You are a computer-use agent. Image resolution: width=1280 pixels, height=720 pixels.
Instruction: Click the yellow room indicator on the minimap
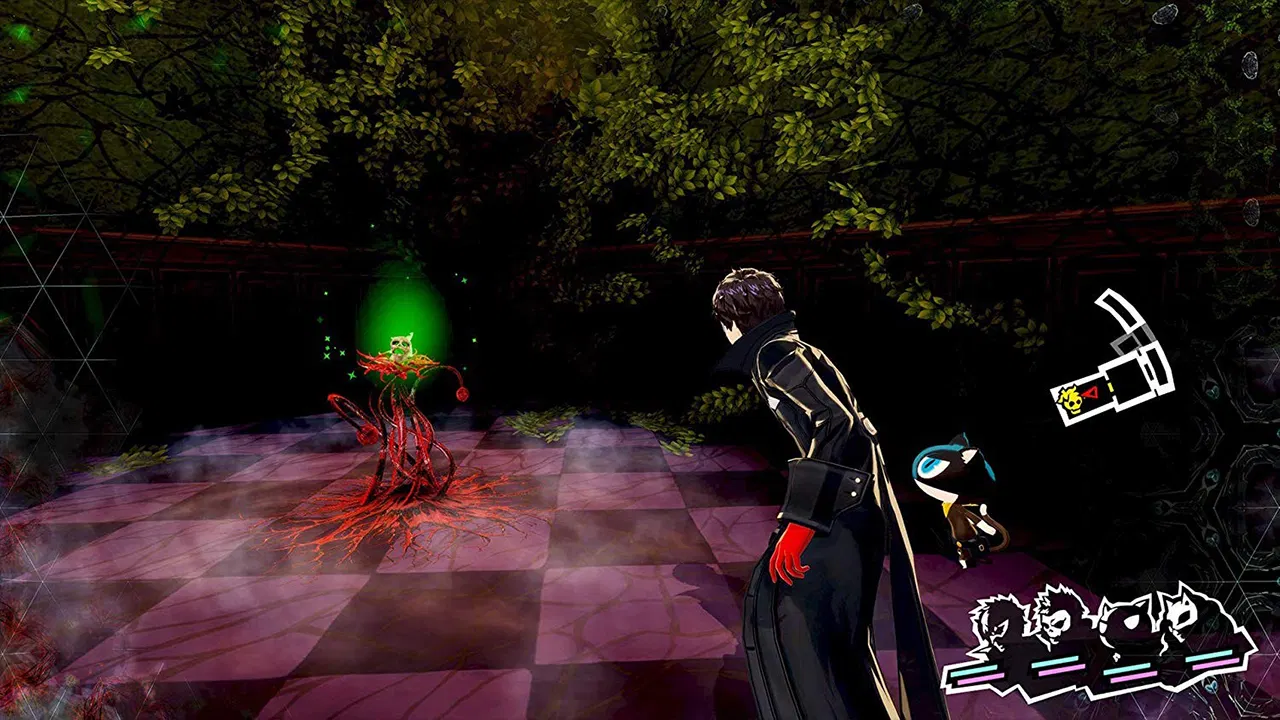click(1111, 387)
